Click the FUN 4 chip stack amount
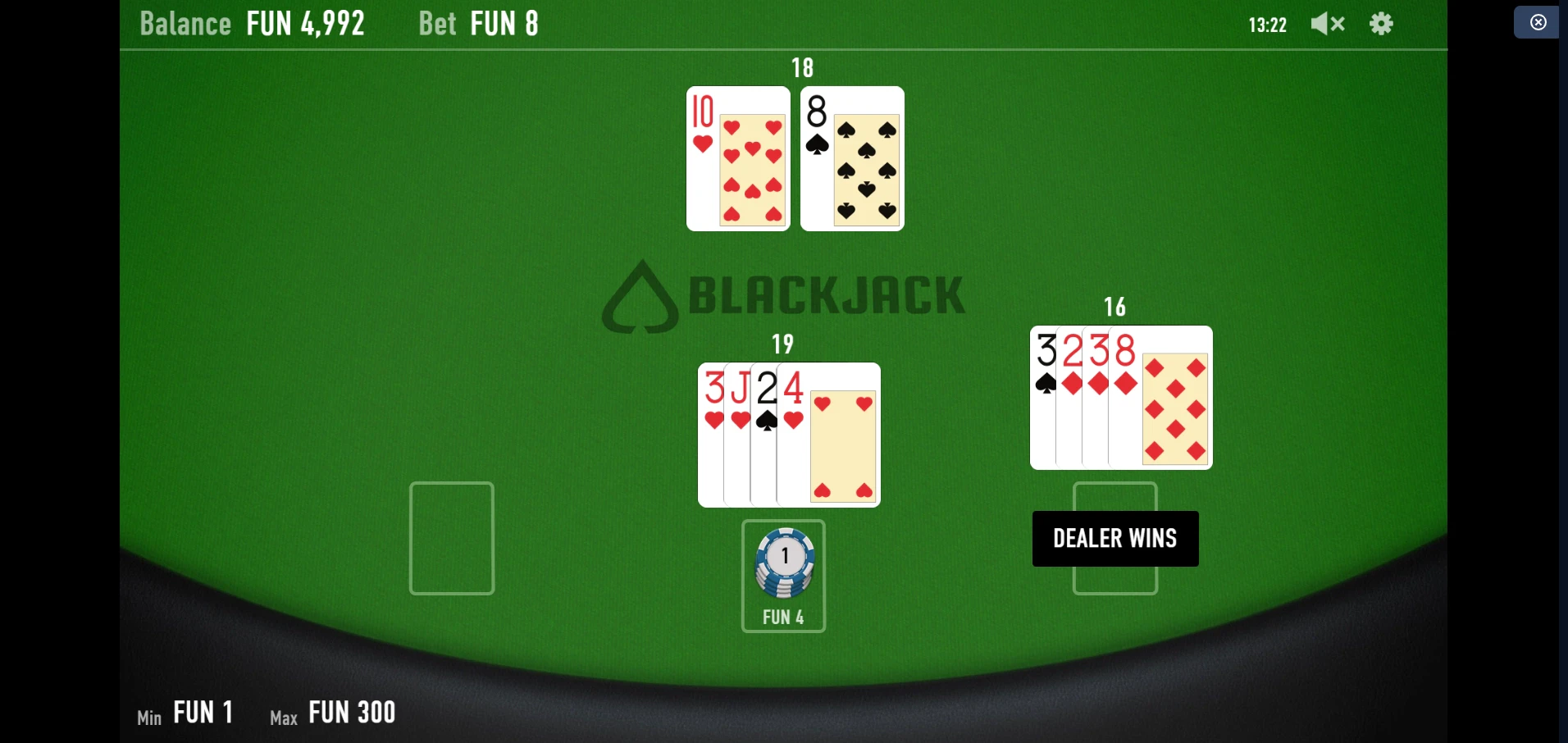The image size is (1568, 743). pyautogui.click(x=783, y=618)
